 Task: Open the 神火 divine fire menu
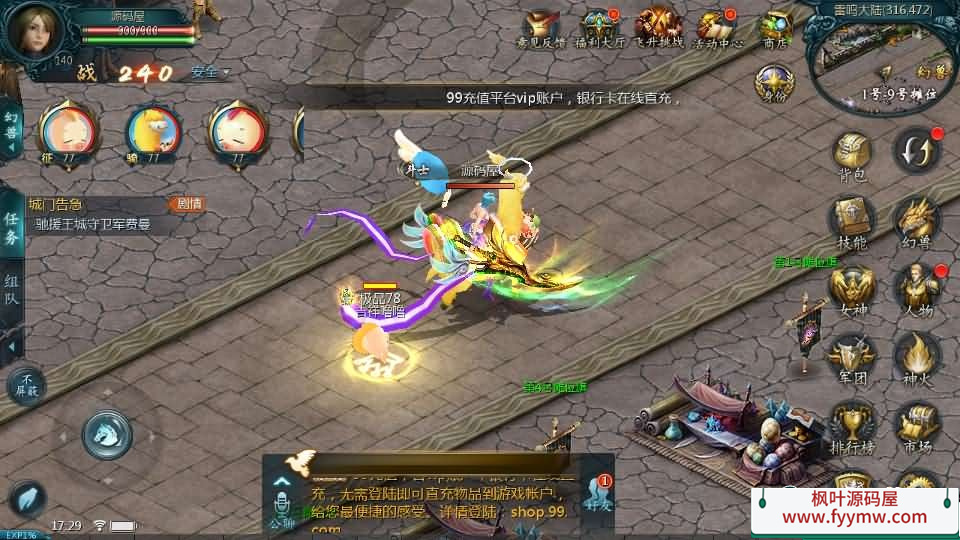tap(916, 357)
